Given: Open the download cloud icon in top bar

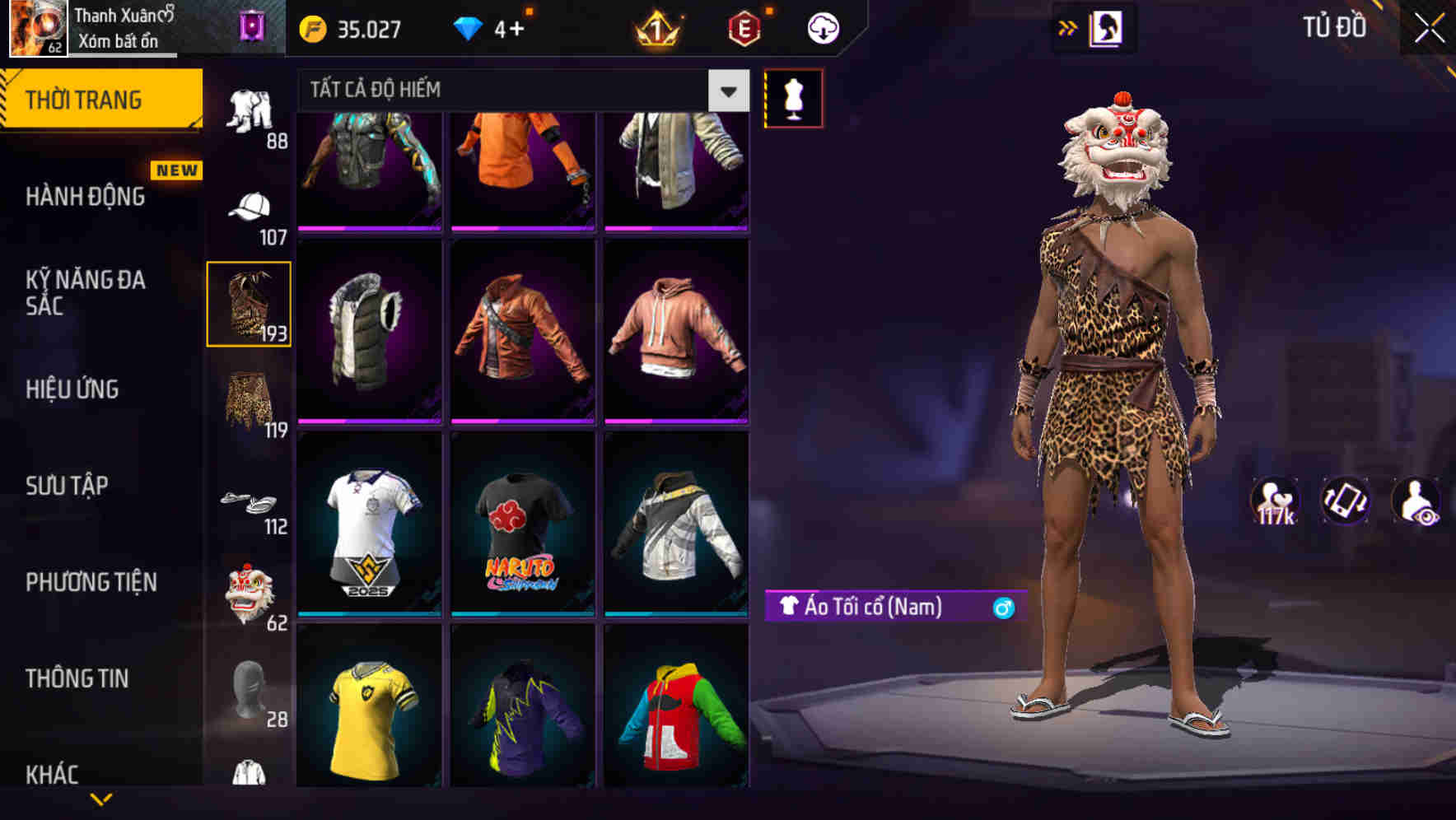Looking at the screenshot, I should tap(824, 27).
